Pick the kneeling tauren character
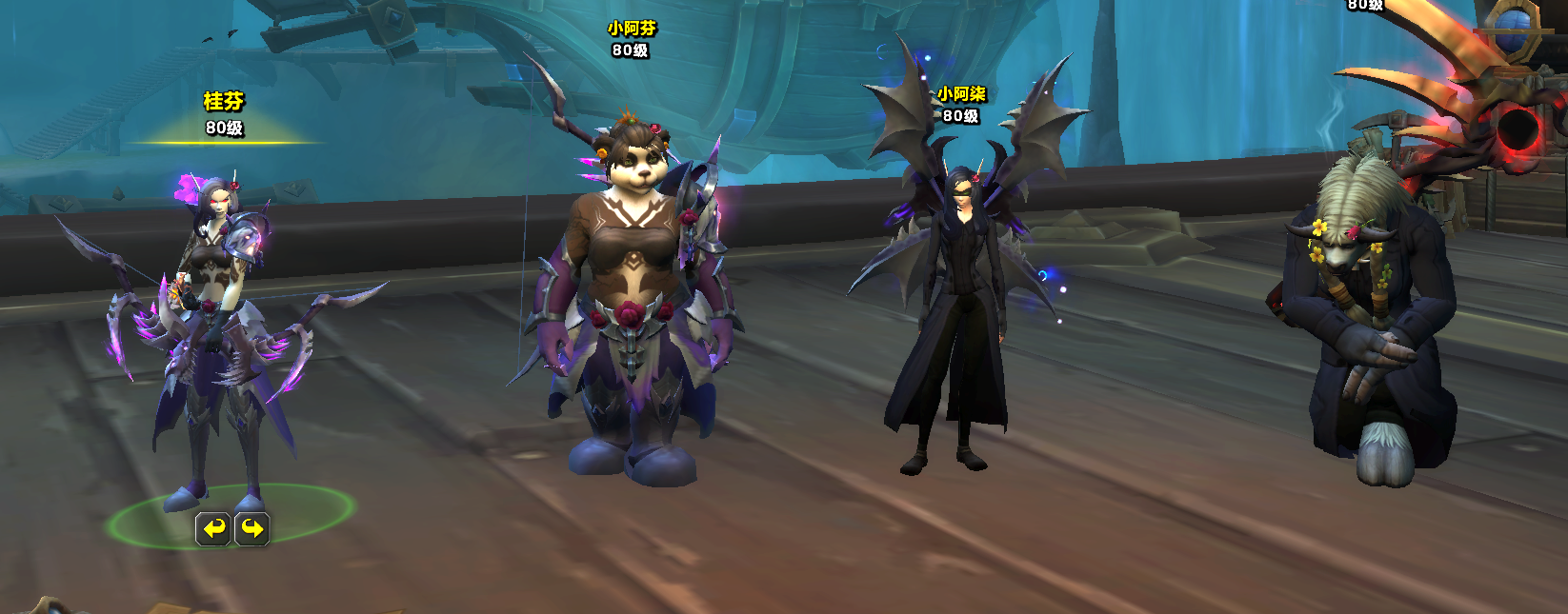This screenshot has height=614, width=1568. (1367, 324)
